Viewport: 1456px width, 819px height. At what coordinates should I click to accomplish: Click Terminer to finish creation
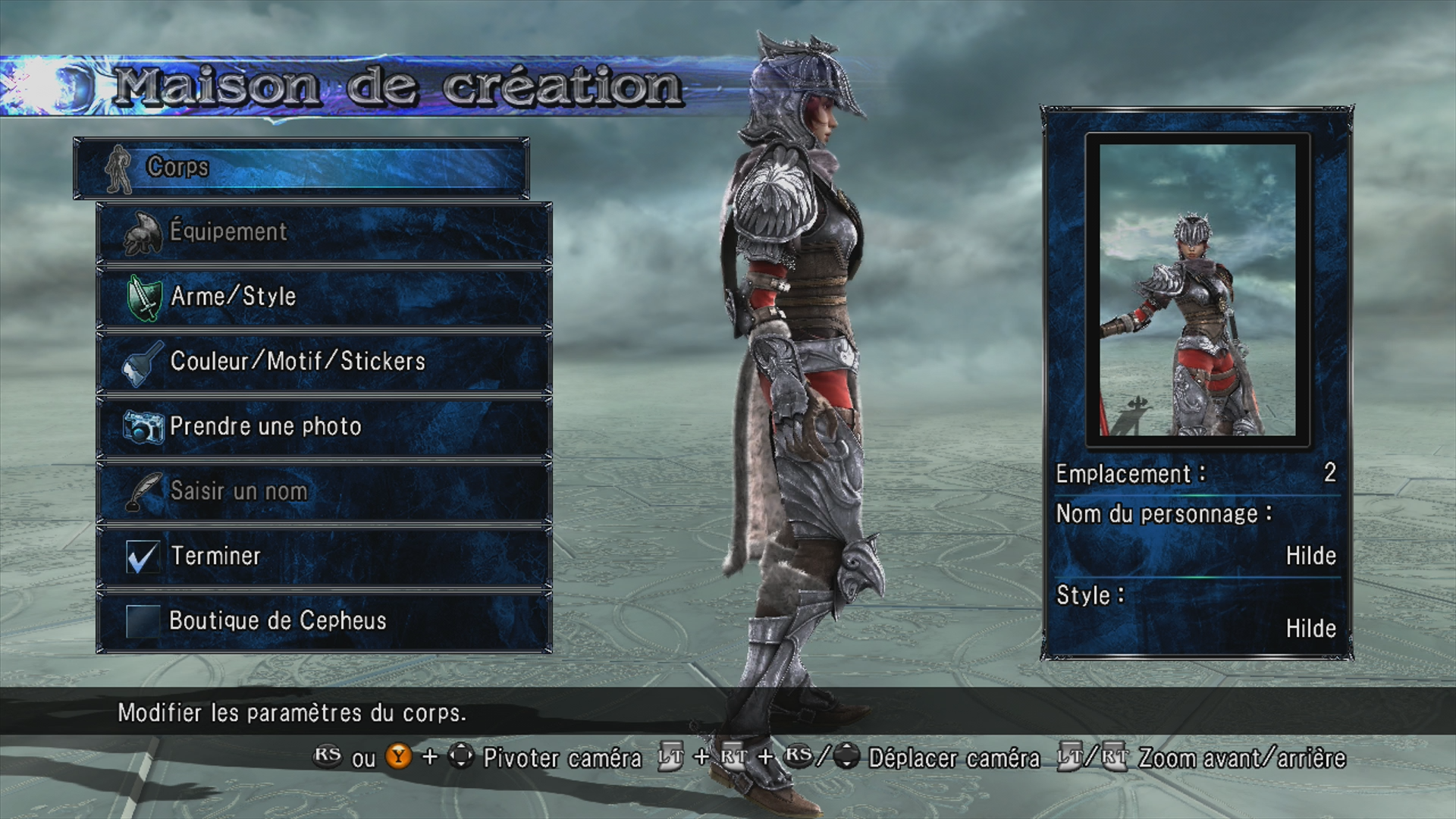[324, 556]
